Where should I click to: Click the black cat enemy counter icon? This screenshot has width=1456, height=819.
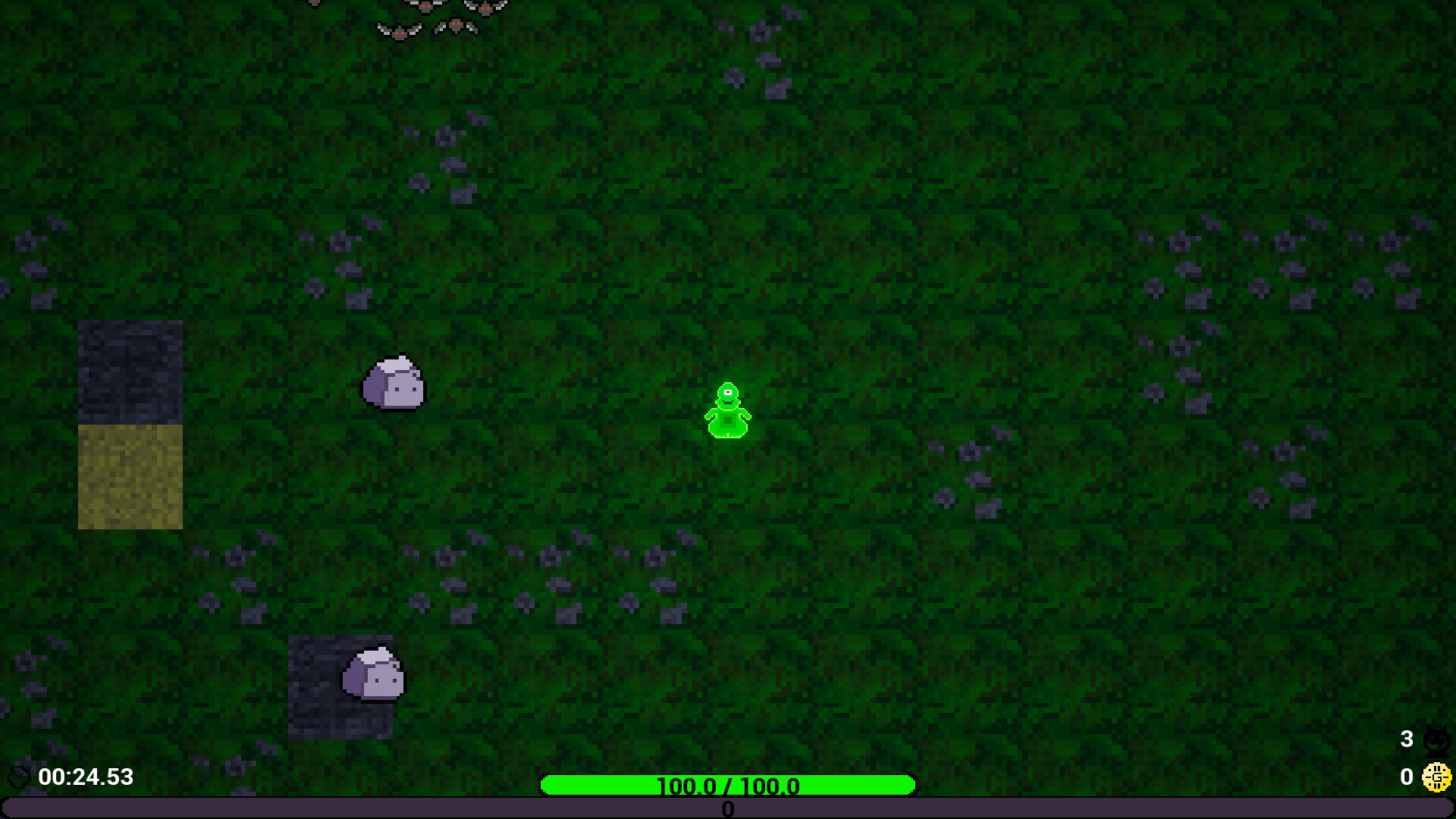(x=1437, y=741)
